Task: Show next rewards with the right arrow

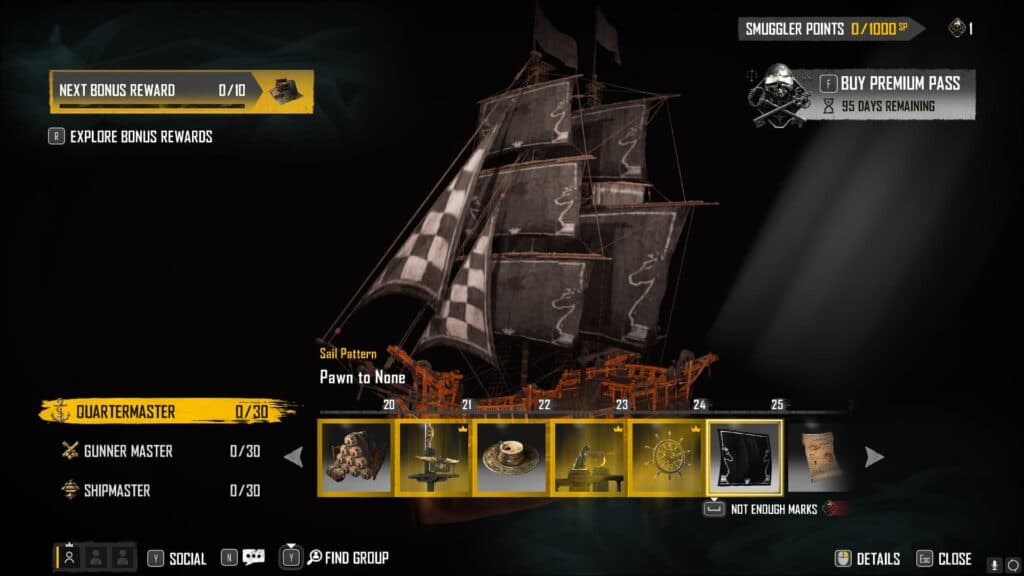Action: coord(874,457)
